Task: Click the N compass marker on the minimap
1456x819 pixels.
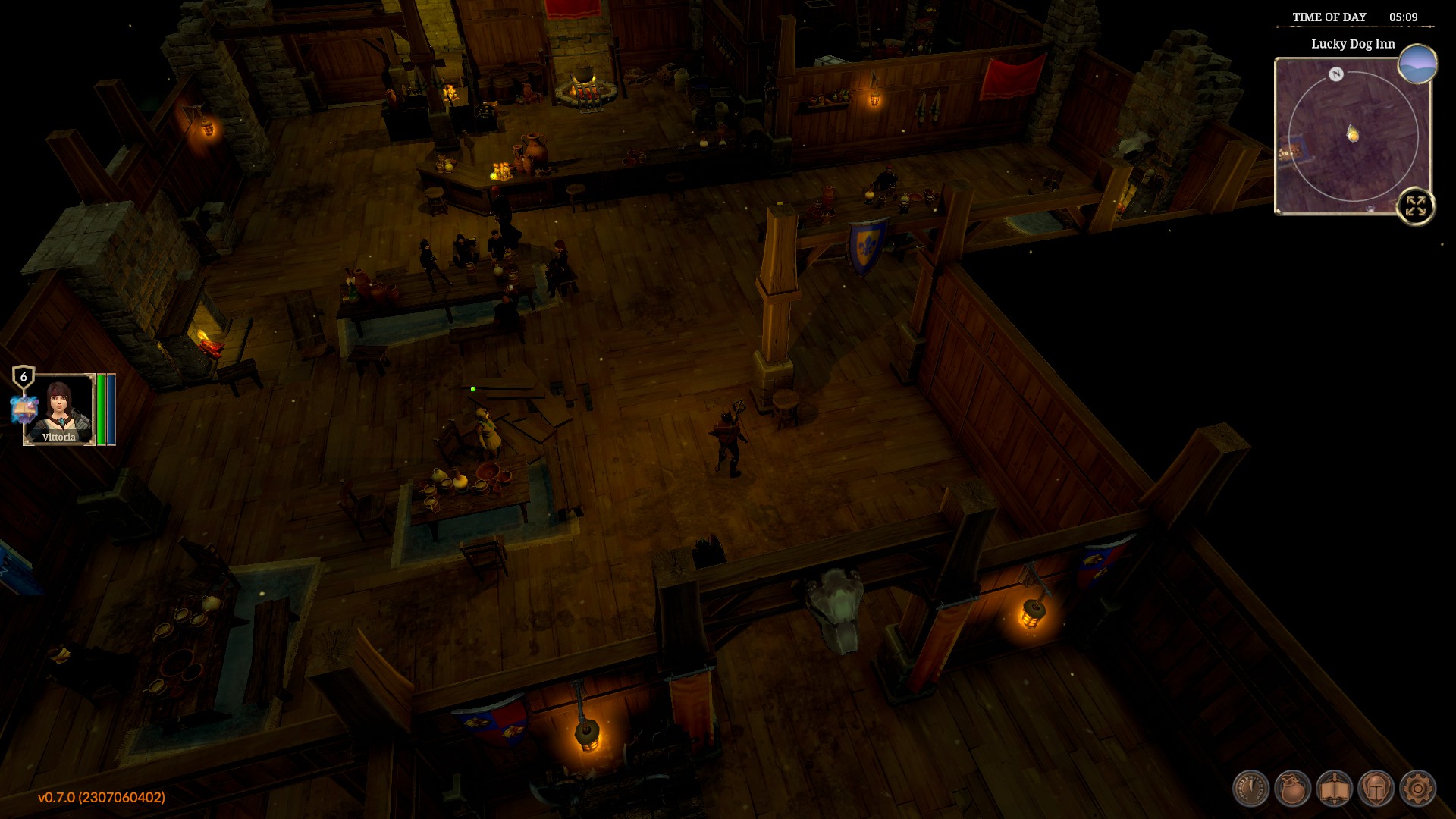Action: click(x=1335, y=74)
